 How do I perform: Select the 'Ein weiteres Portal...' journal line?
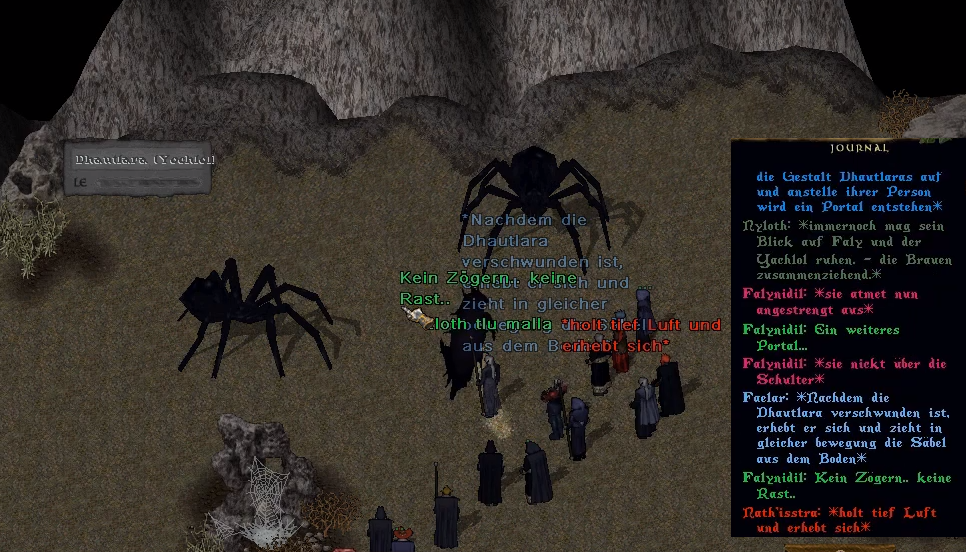(x=820, y=337)
